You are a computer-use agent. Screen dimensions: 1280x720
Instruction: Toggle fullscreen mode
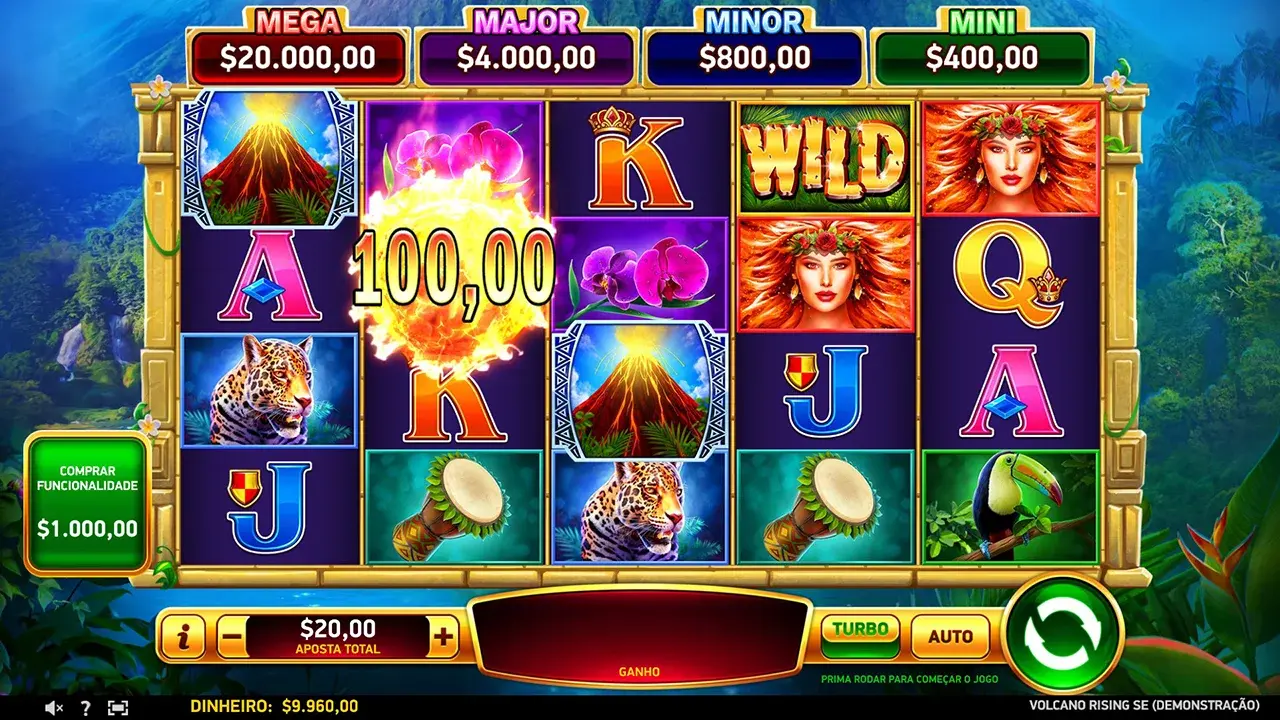tap(118, 707)
